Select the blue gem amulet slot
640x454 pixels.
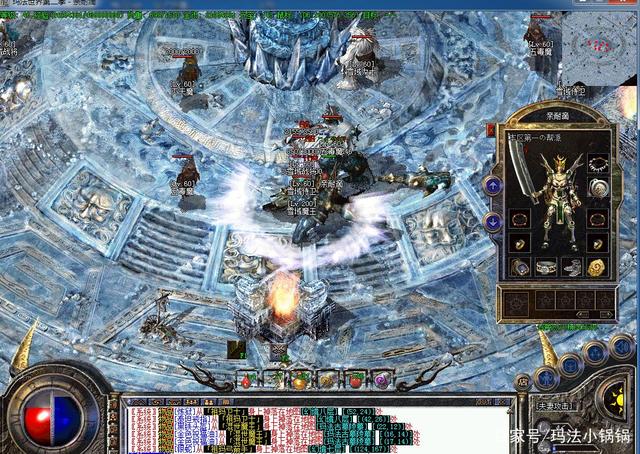(520, 267)
